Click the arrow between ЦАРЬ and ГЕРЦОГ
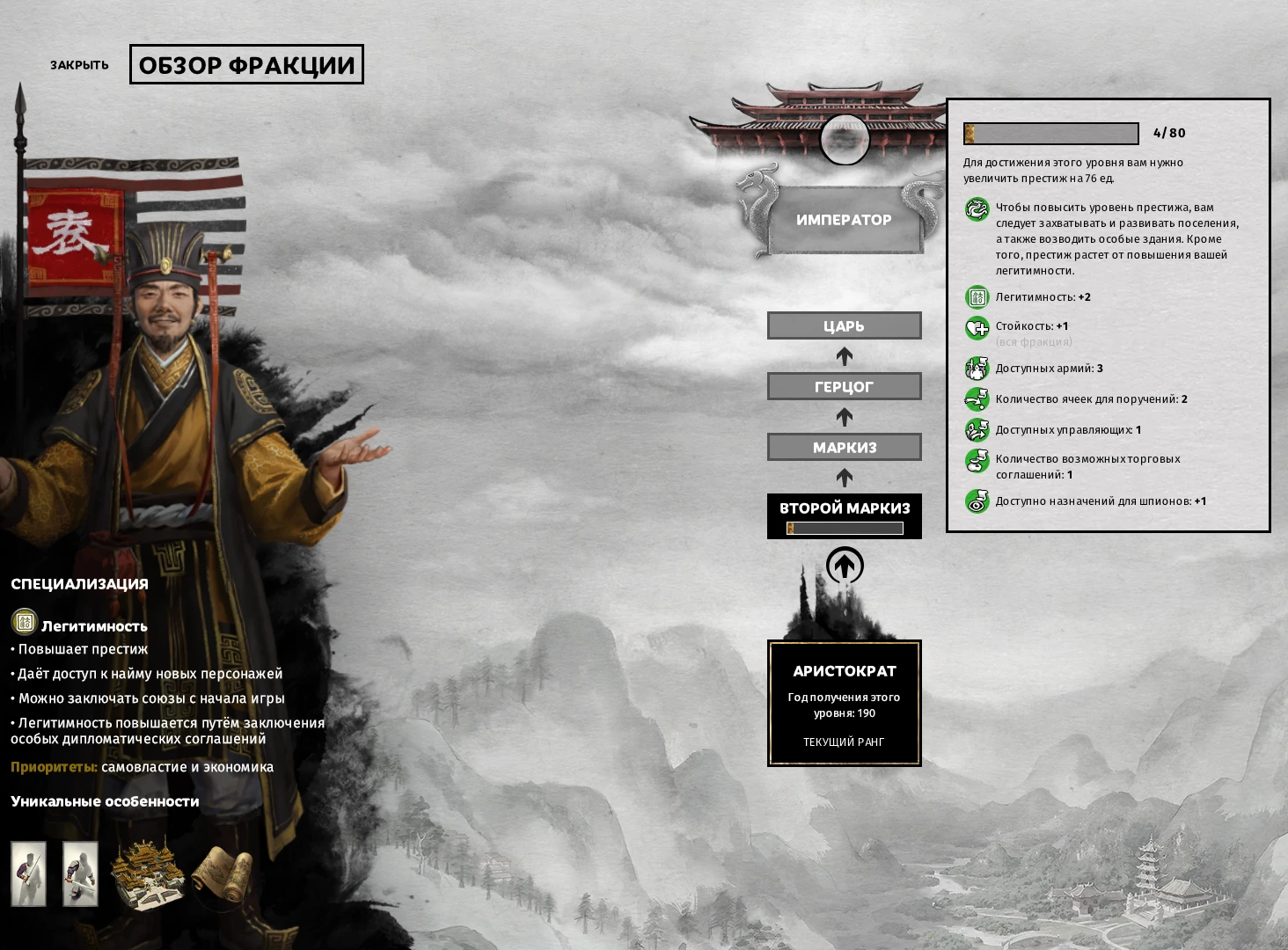The width and height of the screenshot is (1288, 950). pyautogui.click(x=844, y=355)
